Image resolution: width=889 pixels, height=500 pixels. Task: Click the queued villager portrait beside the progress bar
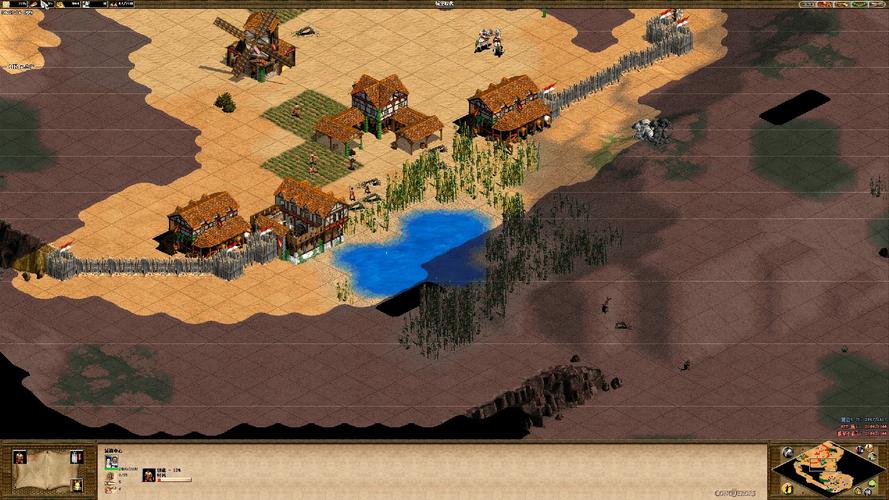pyautogui.click(x=148, y=474)
